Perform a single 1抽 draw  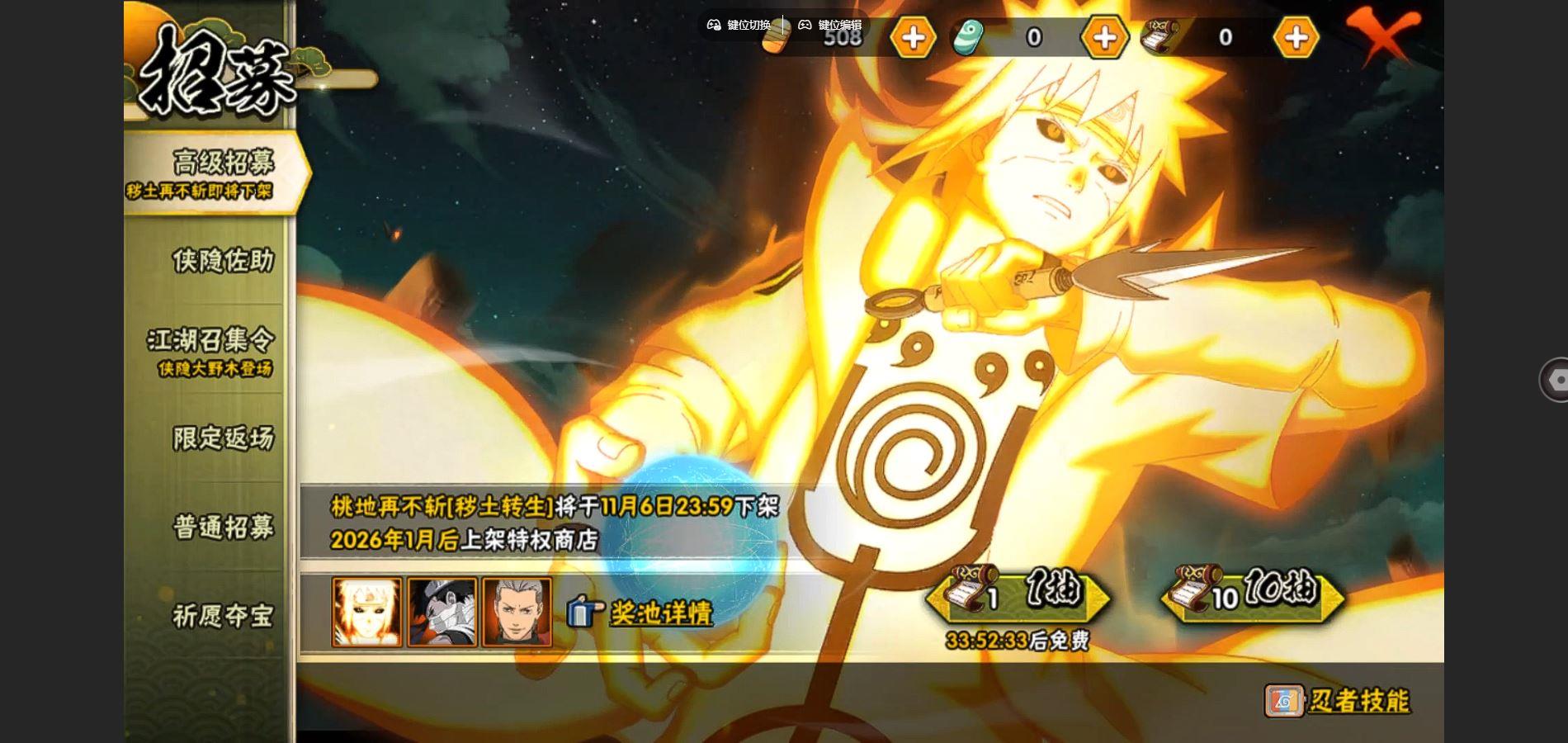(1020, 594)
